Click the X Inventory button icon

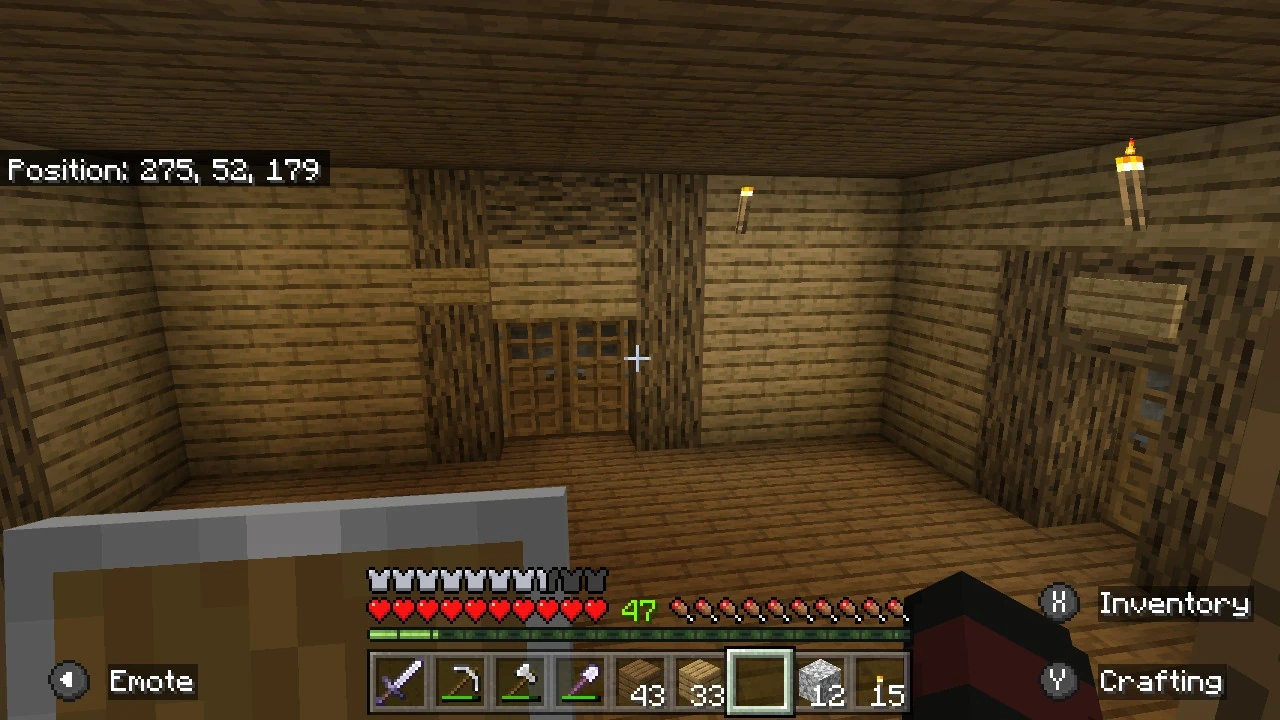(x=1060, y=603)
